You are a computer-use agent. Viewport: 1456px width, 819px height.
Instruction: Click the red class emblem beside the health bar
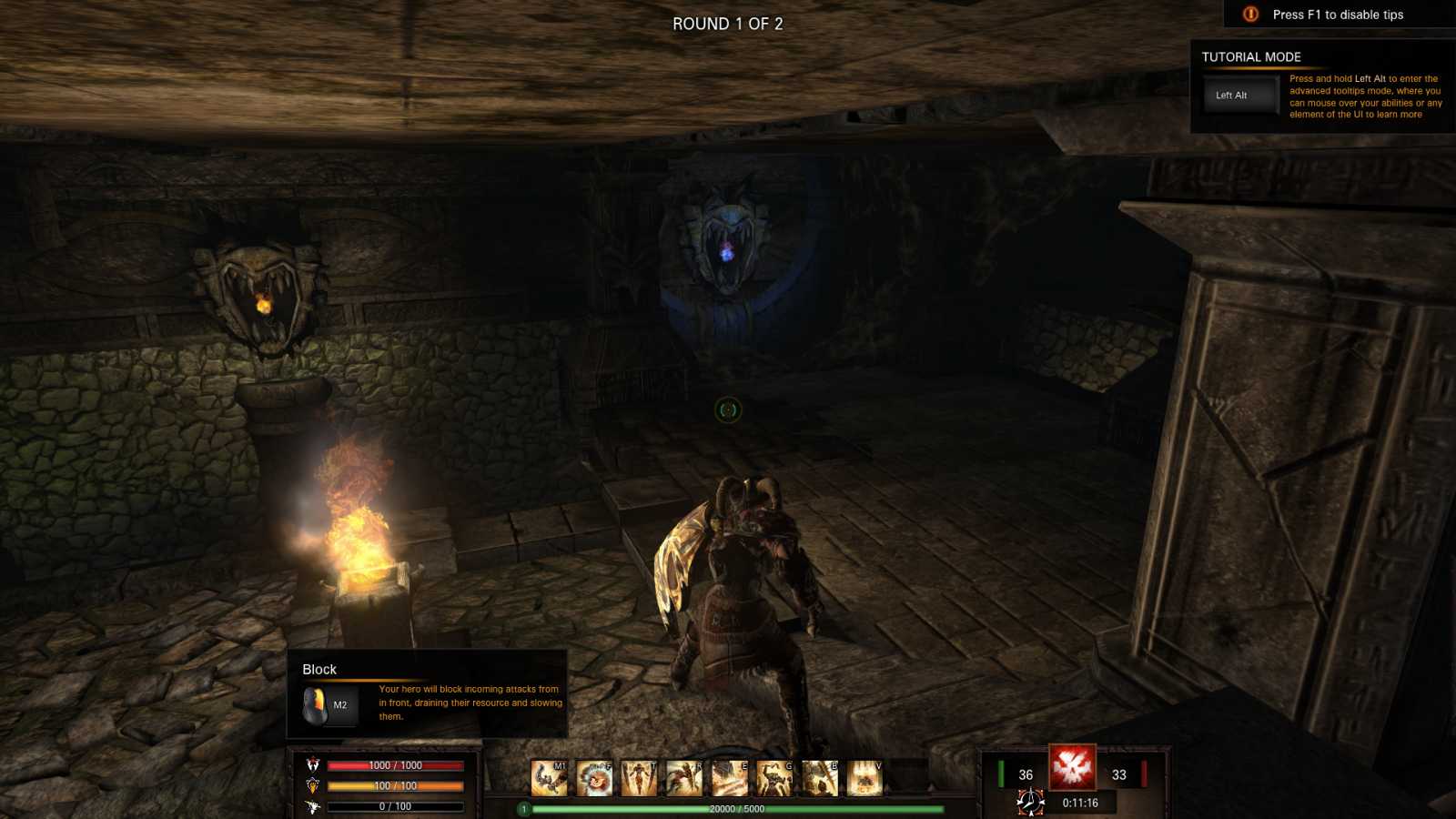click(x=313, y=764)
